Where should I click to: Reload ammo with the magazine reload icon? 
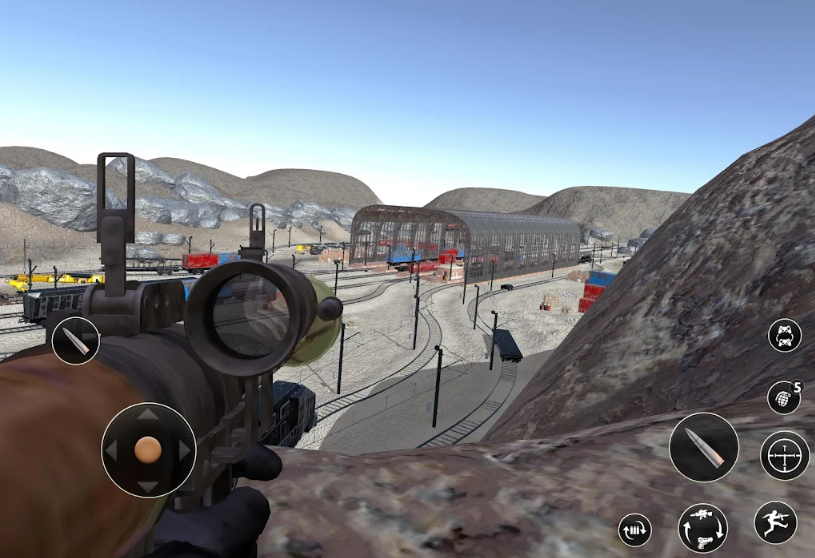(635, 529)
